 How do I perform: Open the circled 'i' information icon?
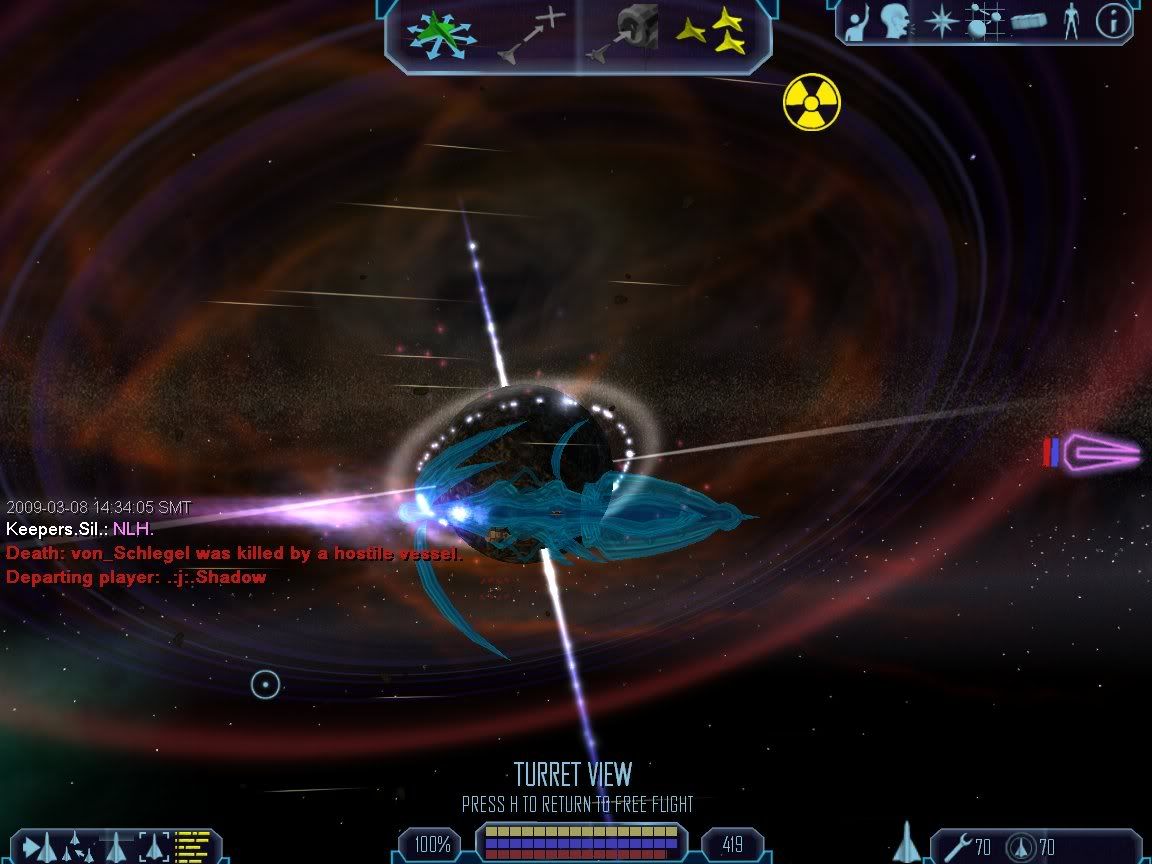(1113, 22)
